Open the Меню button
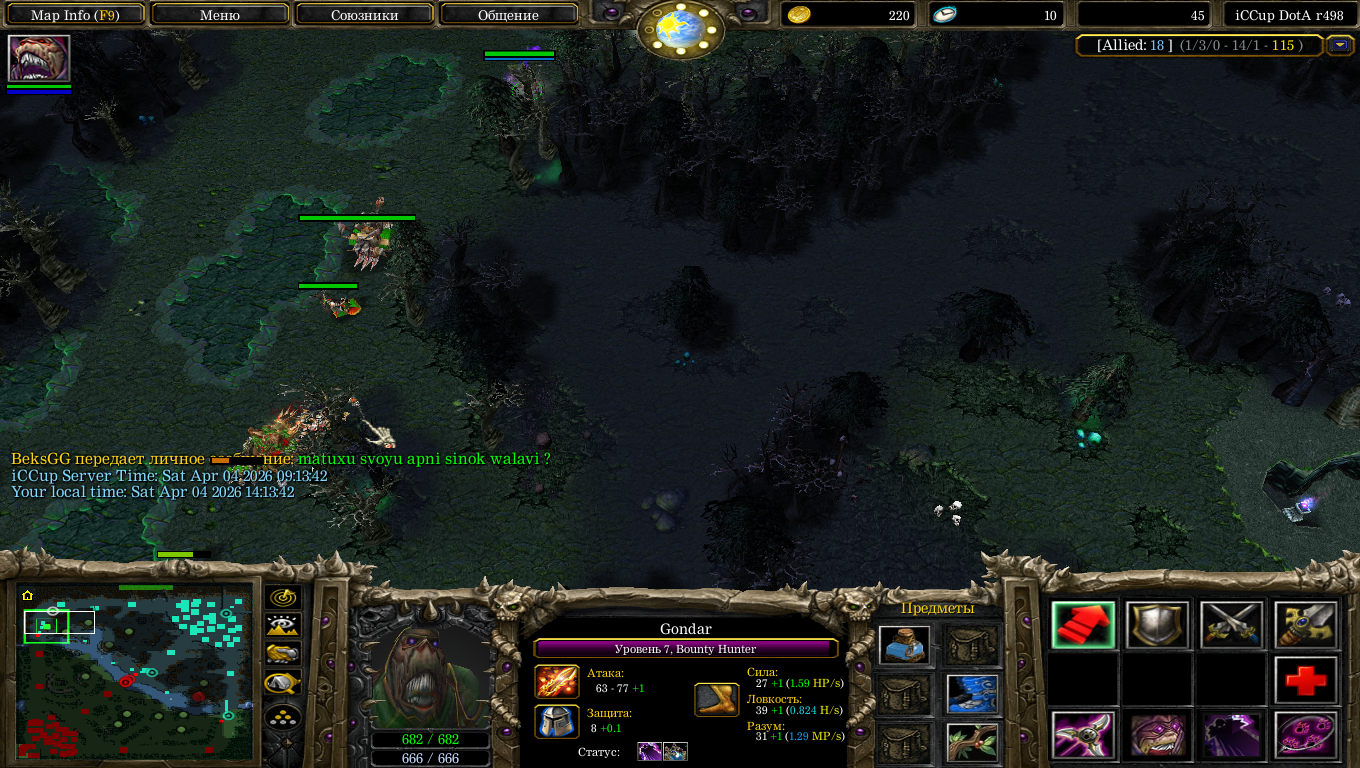Screen dimensions: 1360x768 [x=220, y=15]
